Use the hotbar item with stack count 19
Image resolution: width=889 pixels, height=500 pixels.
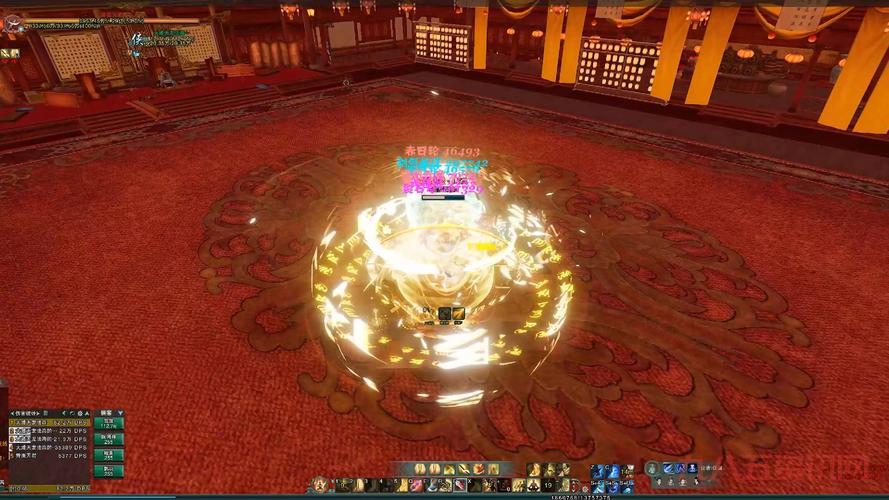pos(535,485)
